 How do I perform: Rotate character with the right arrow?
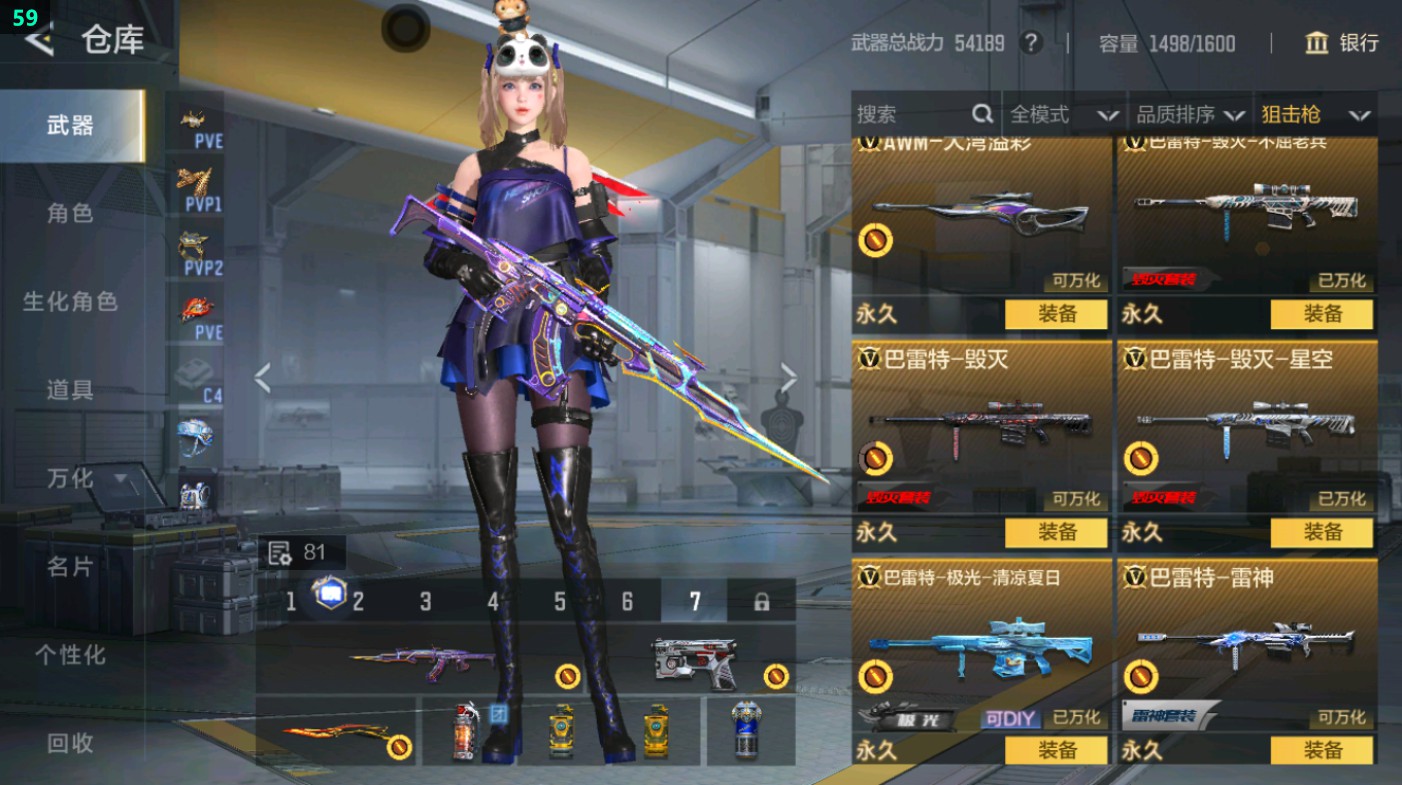tap(789, 378)
